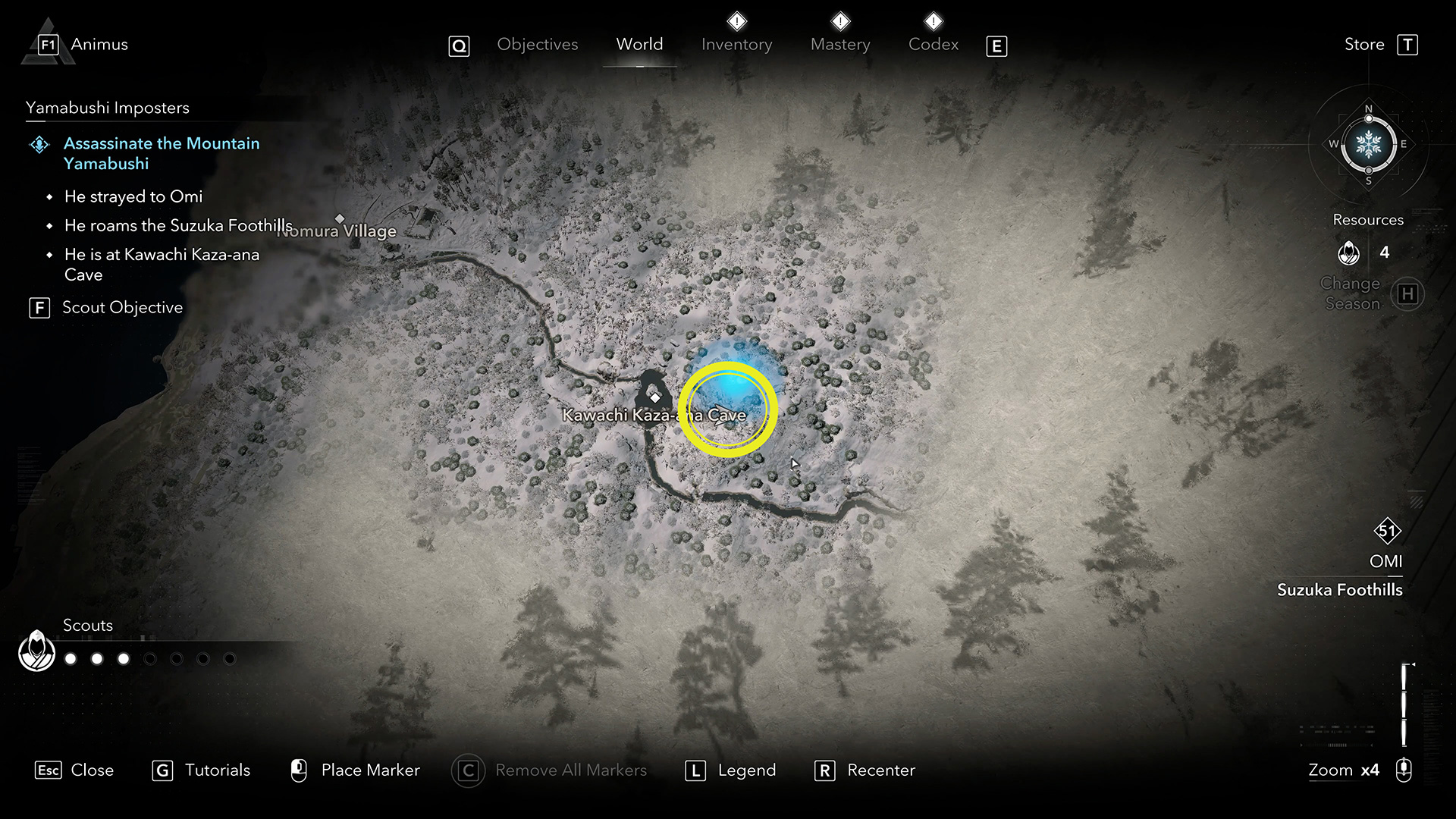Open the Codex tab
1456x819 pixels.
(934, 45)
